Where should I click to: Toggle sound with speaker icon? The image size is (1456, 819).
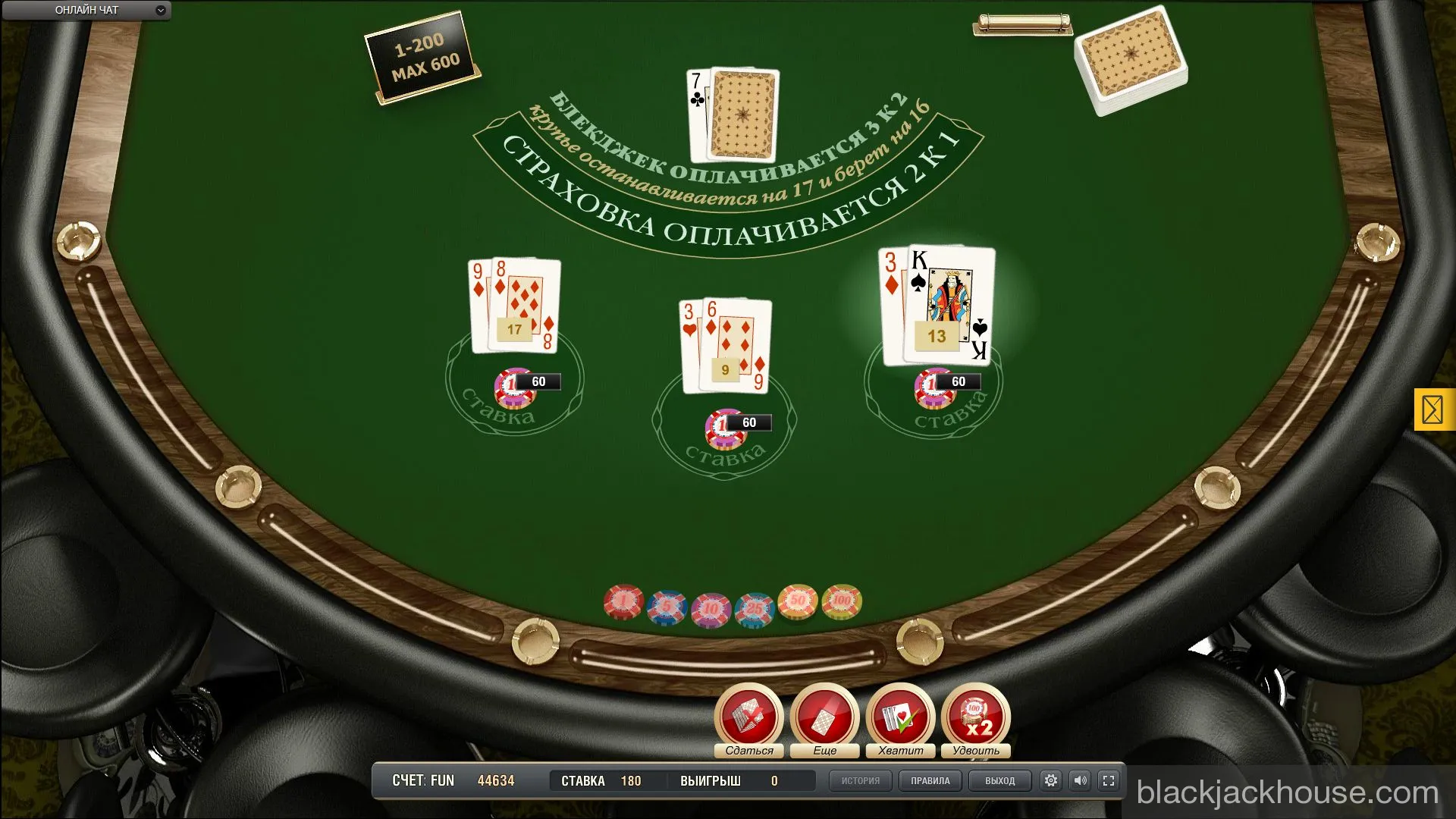[1080, 780]
